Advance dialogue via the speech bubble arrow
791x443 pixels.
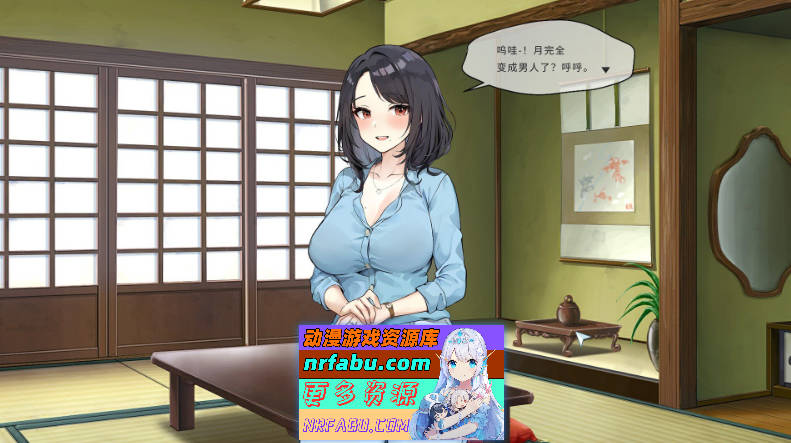coord(605,70)
